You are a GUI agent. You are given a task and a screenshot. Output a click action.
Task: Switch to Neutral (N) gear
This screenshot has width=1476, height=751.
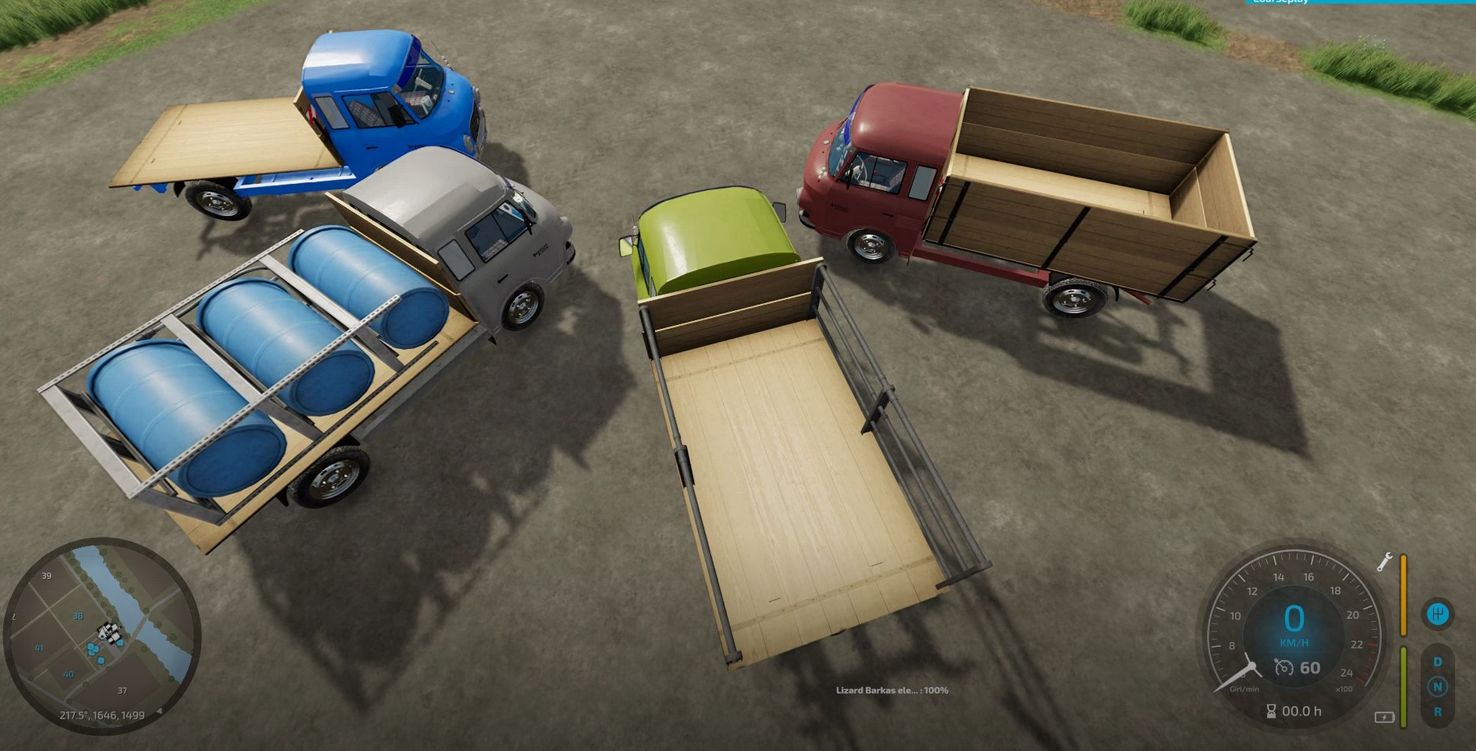tap(1437, 686)
